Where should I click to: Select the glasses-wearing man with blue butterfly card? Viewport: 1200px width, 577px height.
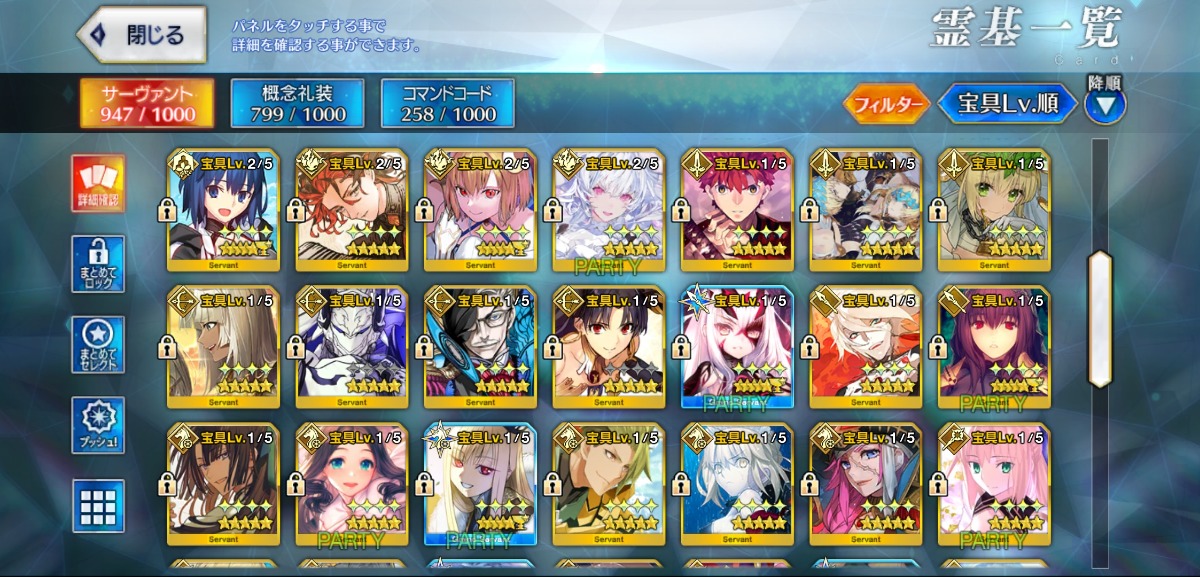click(x=481, y=347)
